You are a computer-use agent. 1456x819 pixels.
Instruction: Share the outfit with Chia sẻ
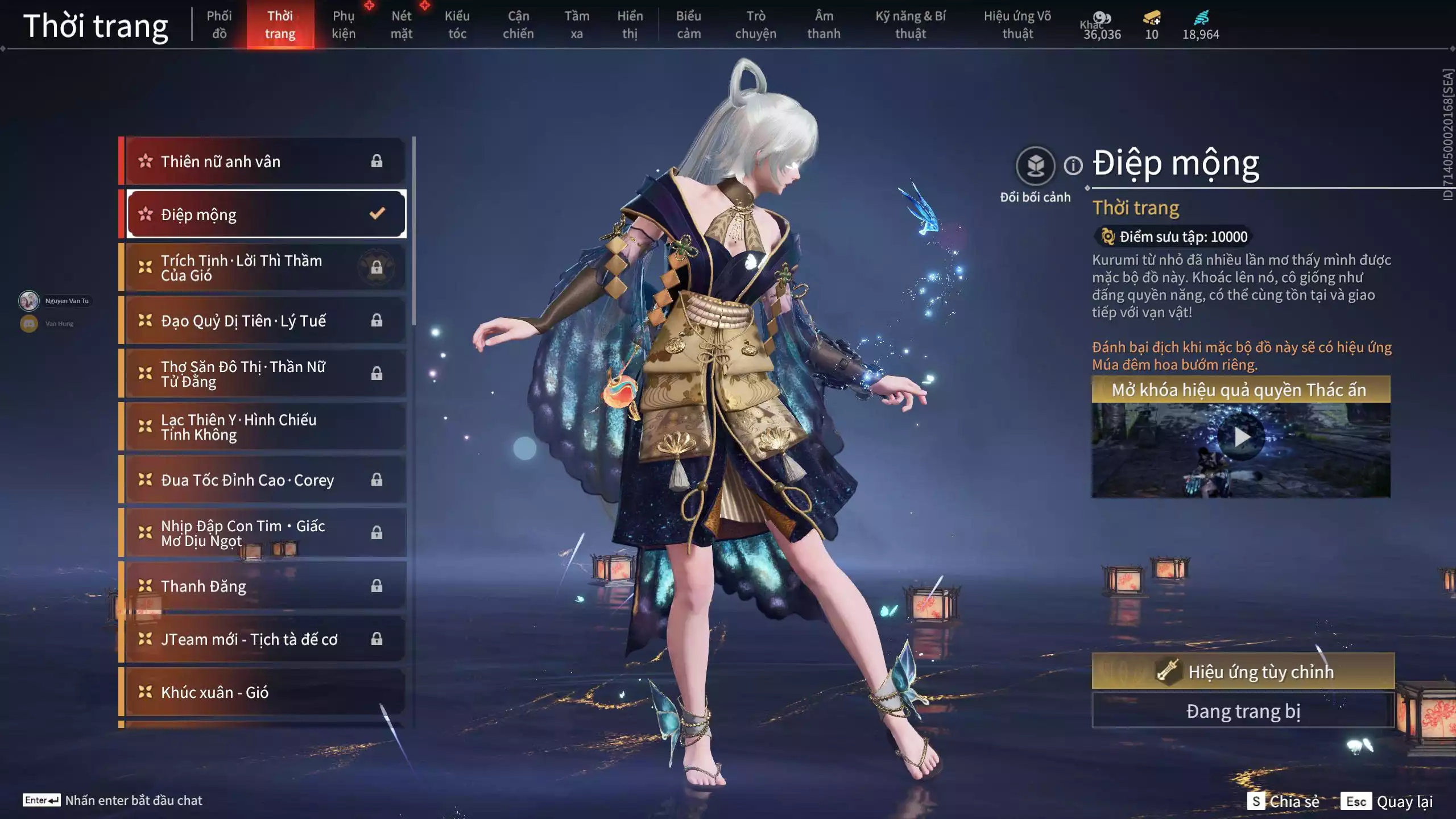click(x=1283, y=801)
